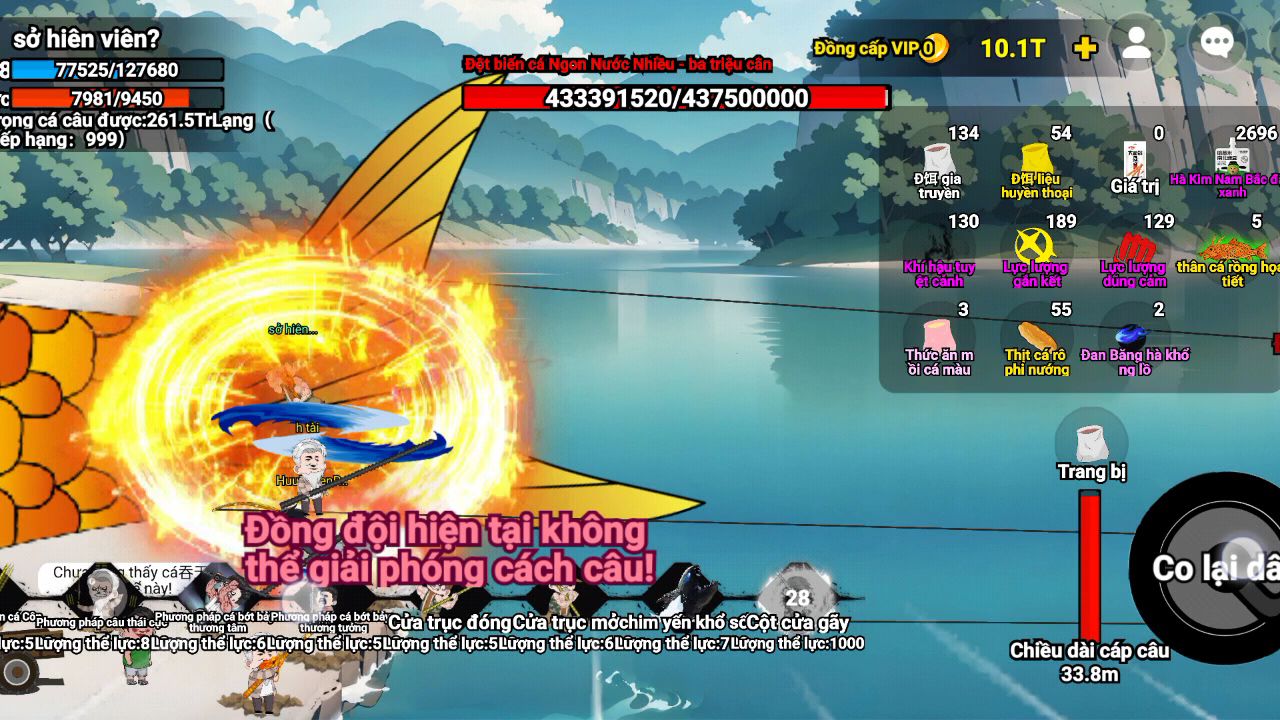Screen dimensions: 1280x720
Task: Open the player profile icon
Action: click(1137, 45)
